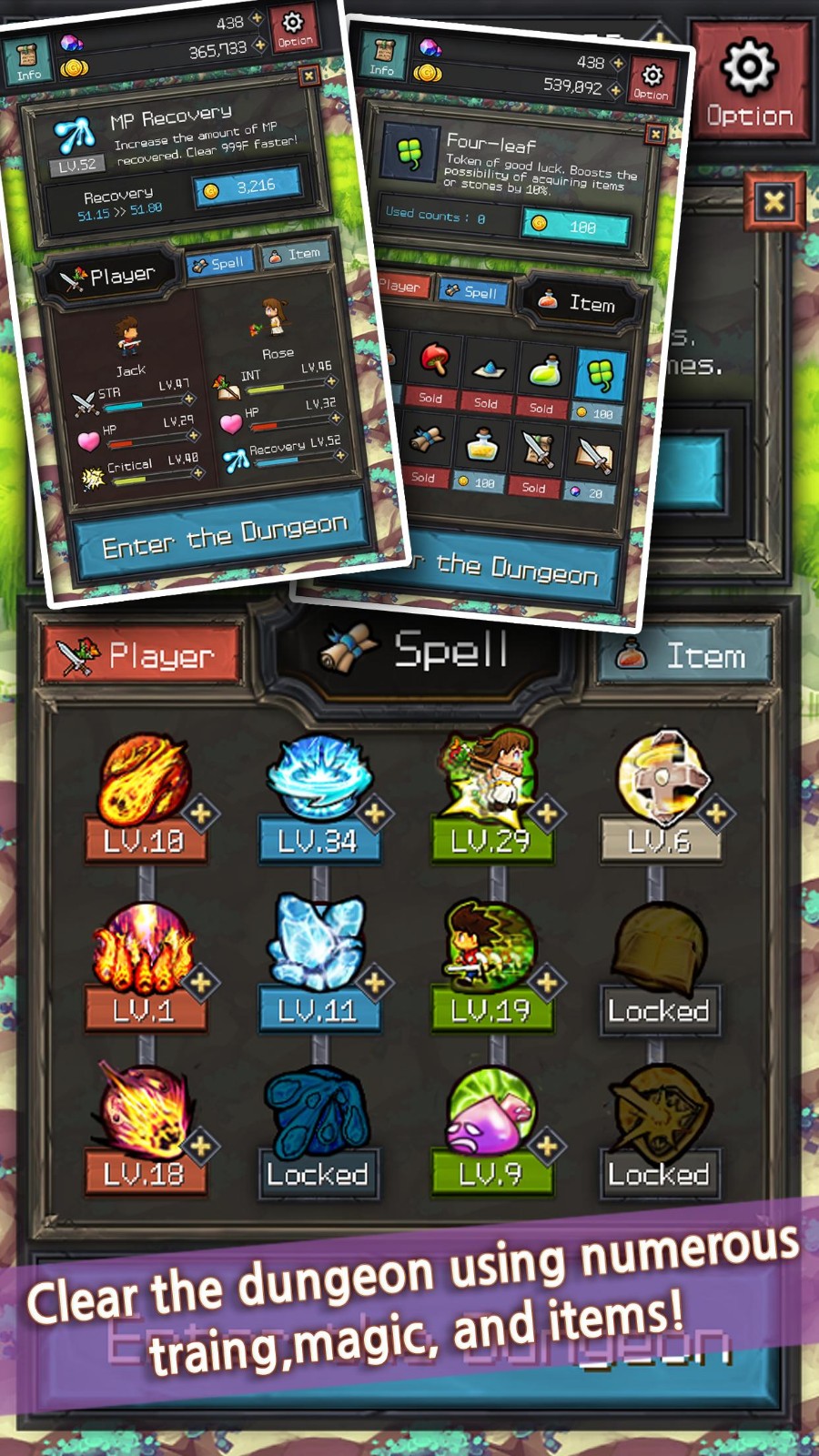This screenshot has width=819, height=1456.
Task: Upgrade the LV.10 fireball spell
Action: (200, 812)
